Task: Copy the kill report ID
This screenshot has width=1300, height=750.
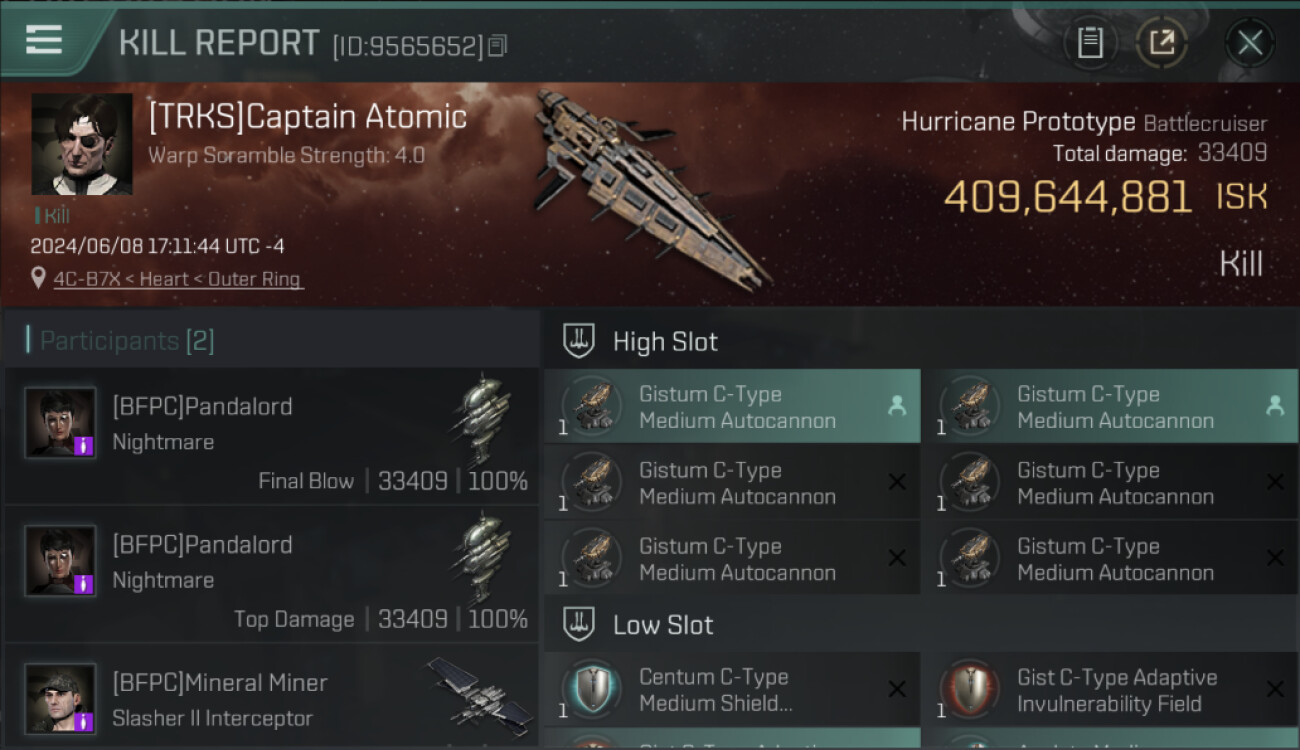Action: [x=498, y=45]
